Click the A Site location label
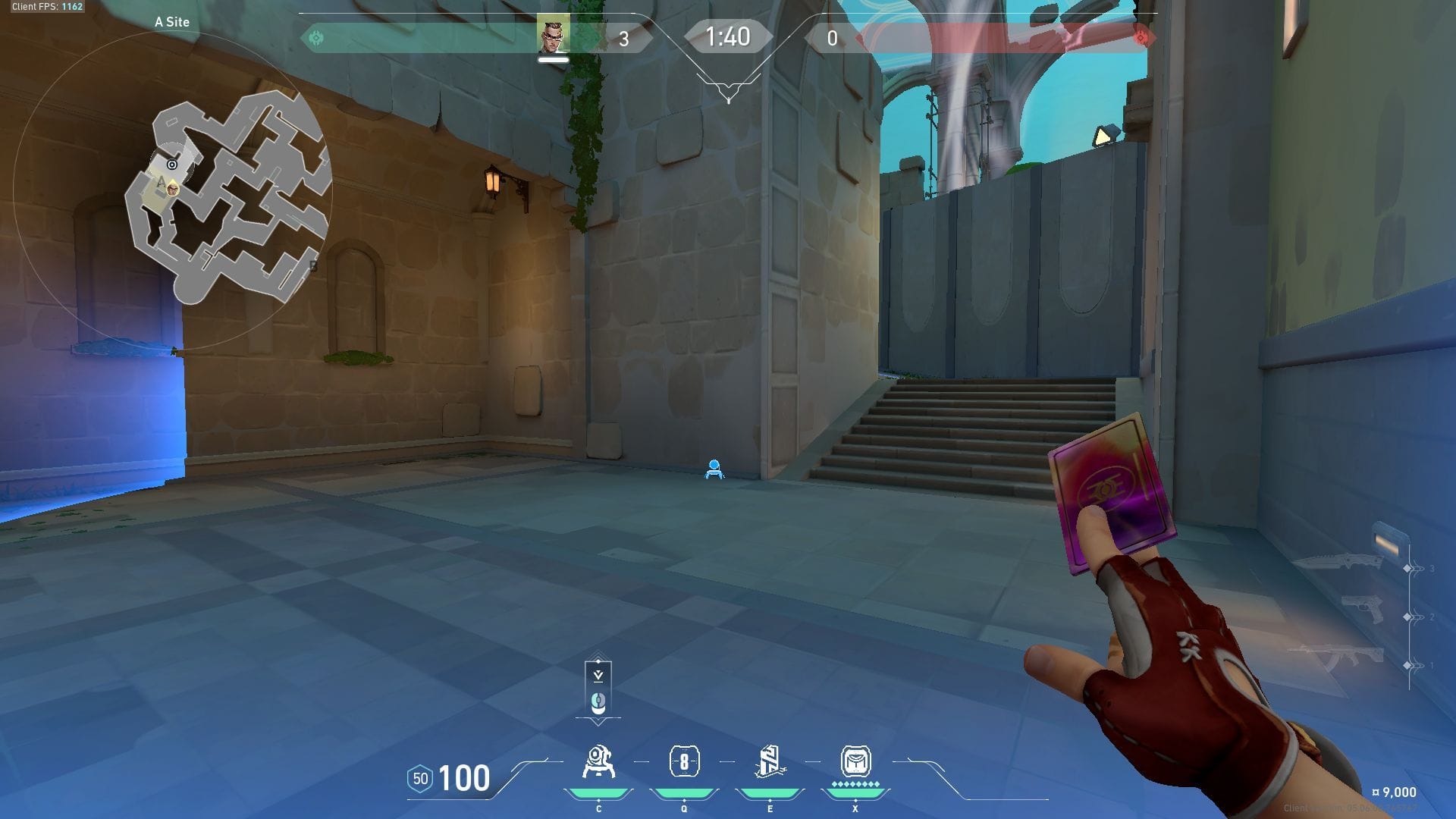The image size is (1456, 819). point(171,23)
